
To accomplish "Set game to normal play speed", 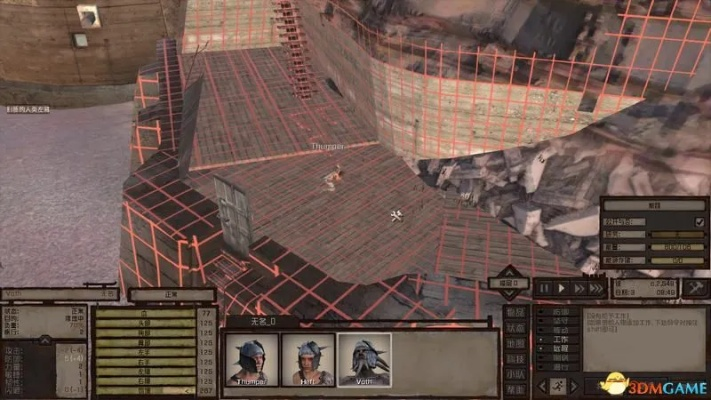I will coord(561,288).
